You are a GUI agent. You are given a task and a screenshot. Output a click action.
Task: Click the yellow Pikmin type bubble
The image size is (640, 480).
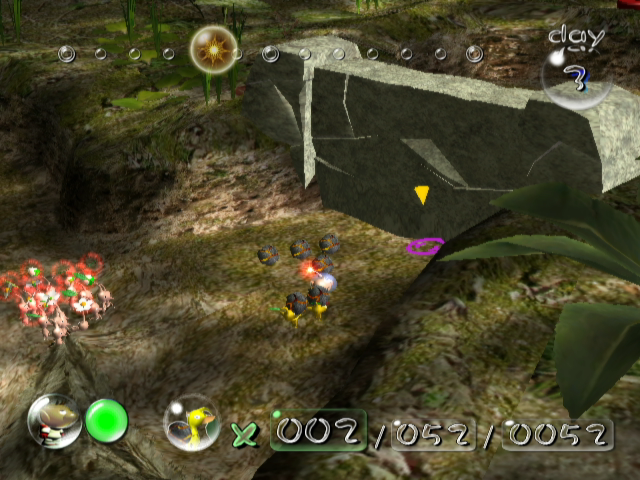(x=190, y=423)
